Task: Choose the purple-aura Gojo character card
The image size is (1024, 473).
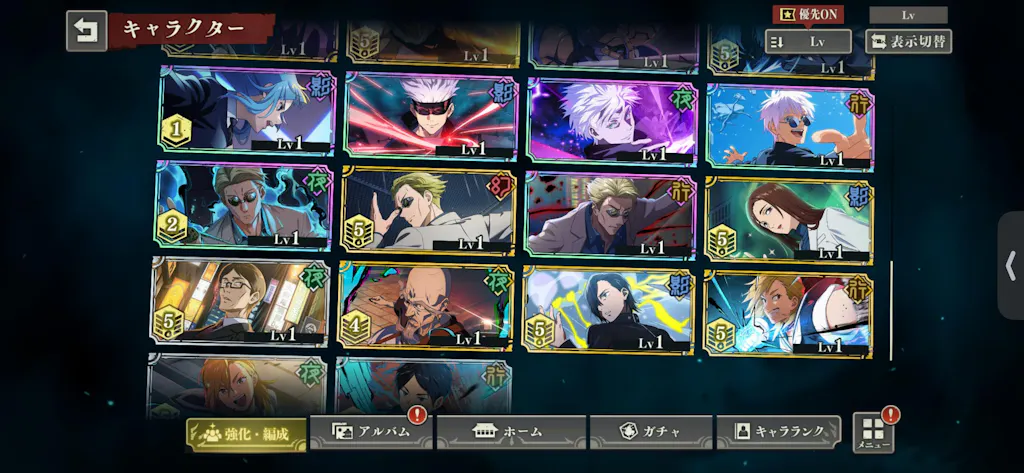Action: 613,120
